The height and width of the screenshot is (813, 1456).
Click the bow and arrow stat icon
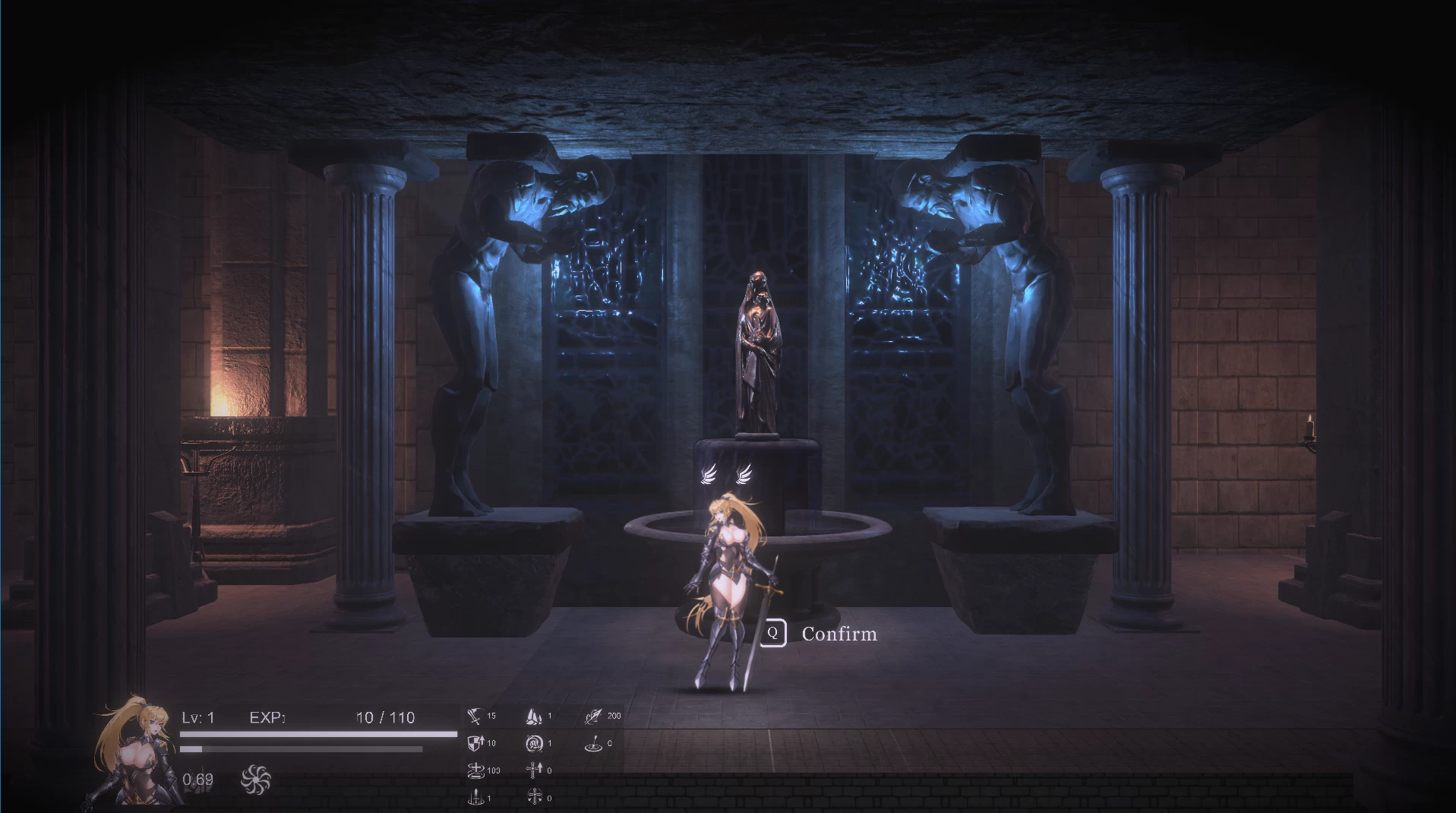coord(593,717)
